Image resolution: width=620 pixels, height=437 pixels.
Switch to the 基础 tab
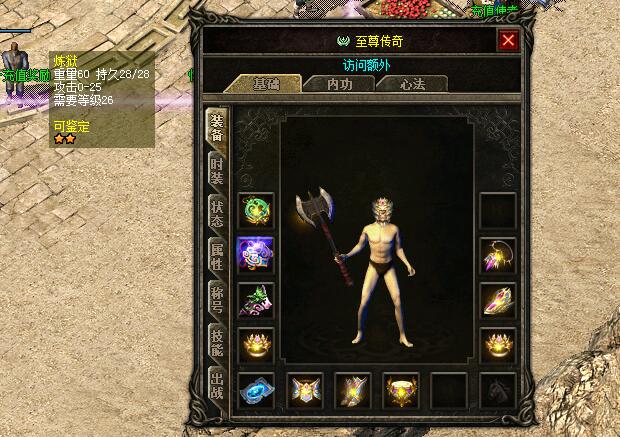click(x=266, y=83)
